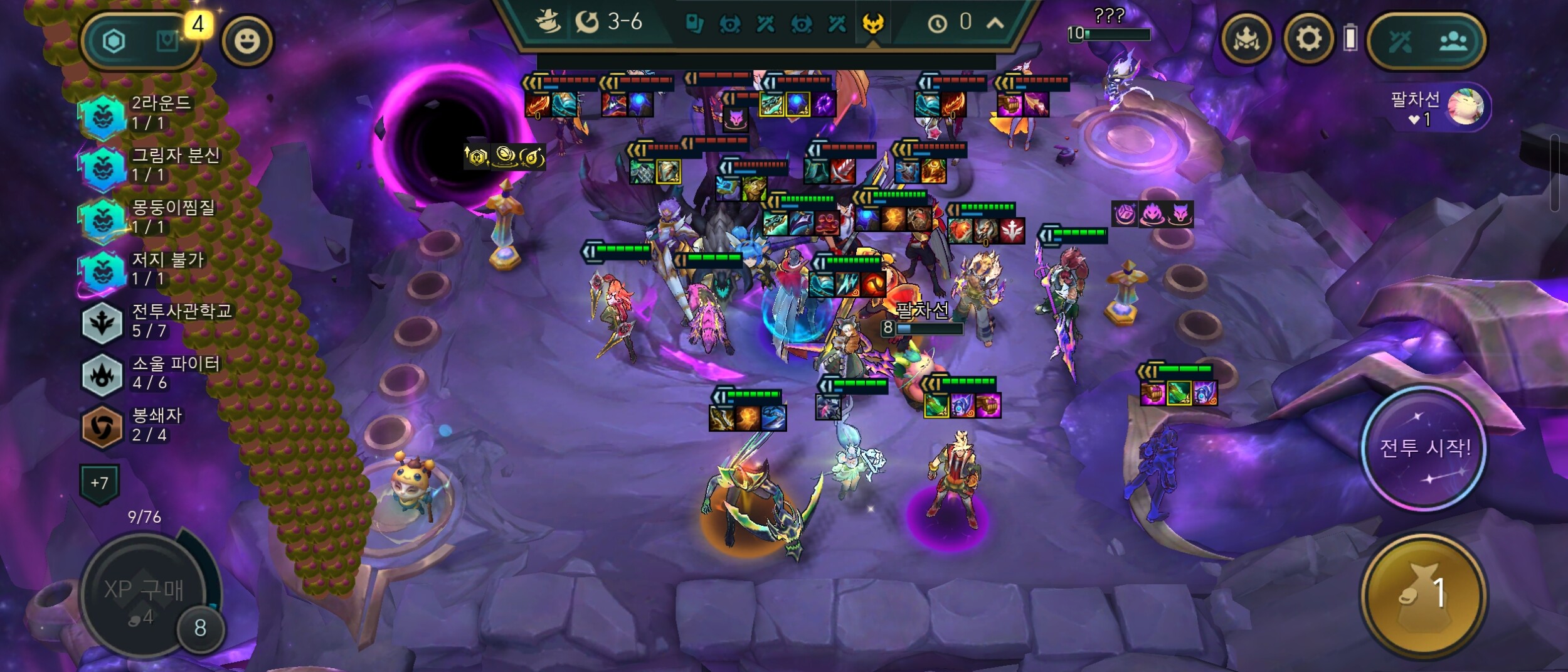This screenshot has height=672, width=1568.
Task: Show the players list icon
Action: [x=1453, y=41]
